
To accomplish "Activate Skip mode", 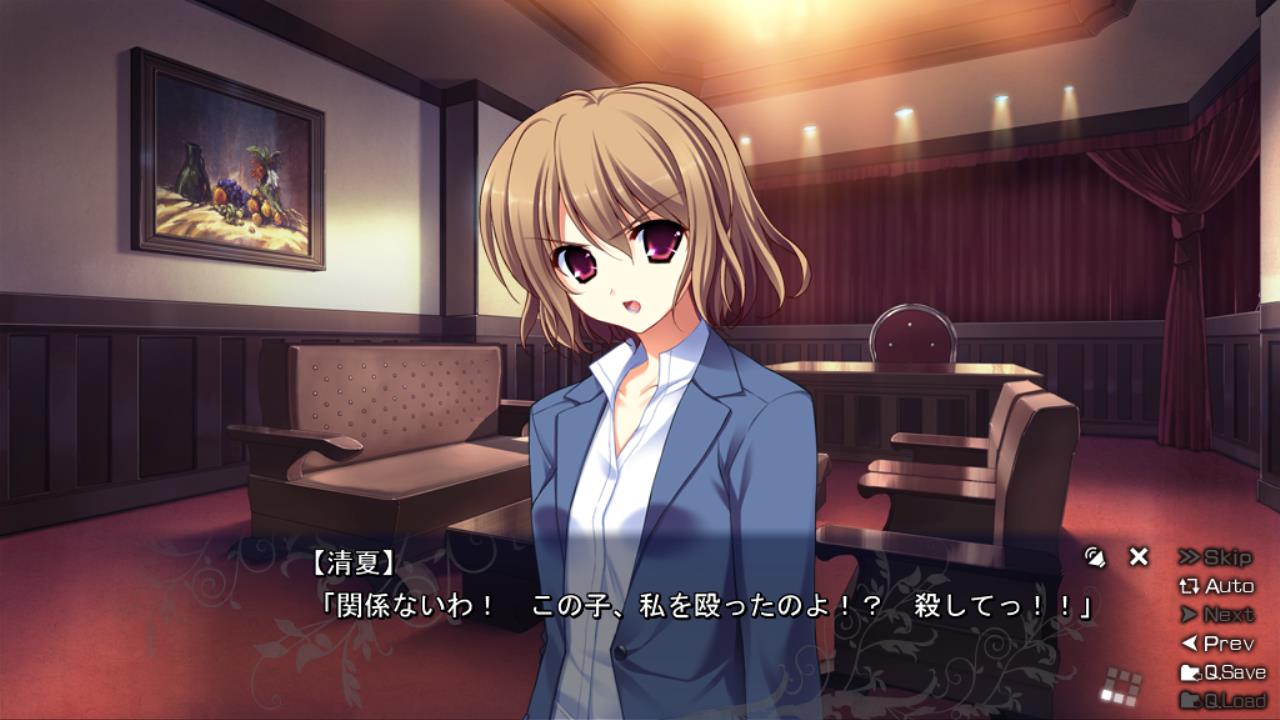I will [x=1215, y=557].
